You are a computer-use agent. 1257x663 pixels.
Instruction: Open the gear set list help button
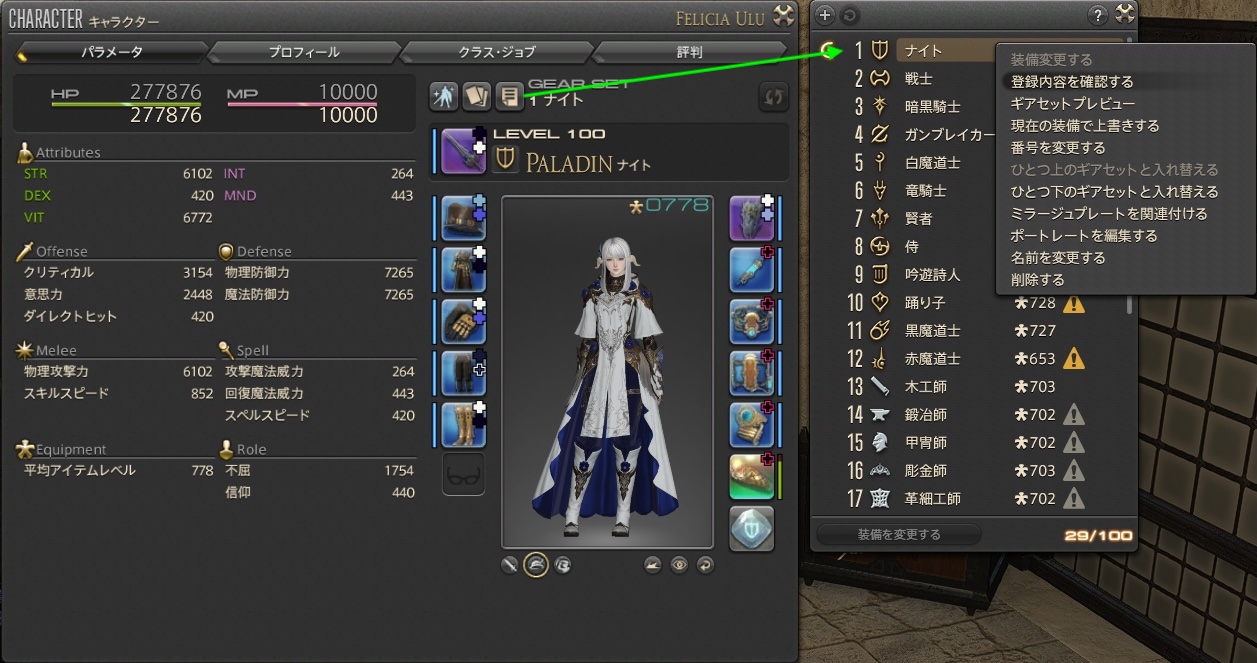coord(1098,14)
